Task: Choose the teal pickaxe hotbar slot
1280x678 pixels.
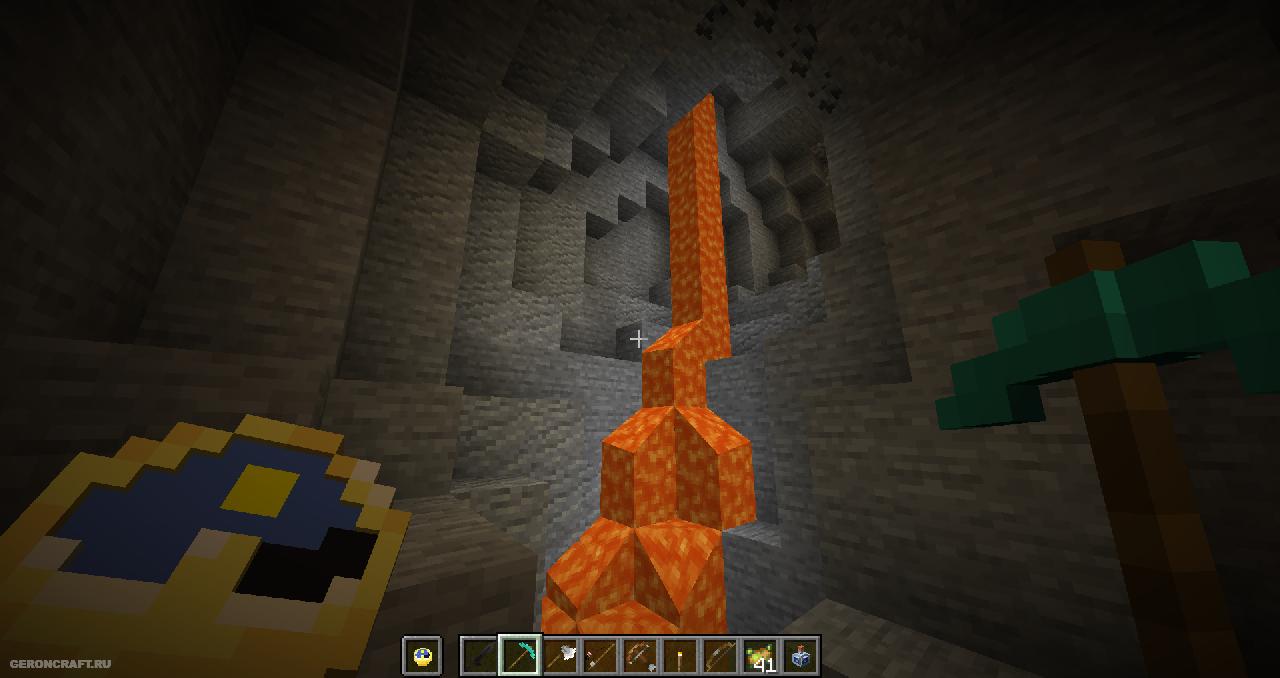Action: click(520, 656)
